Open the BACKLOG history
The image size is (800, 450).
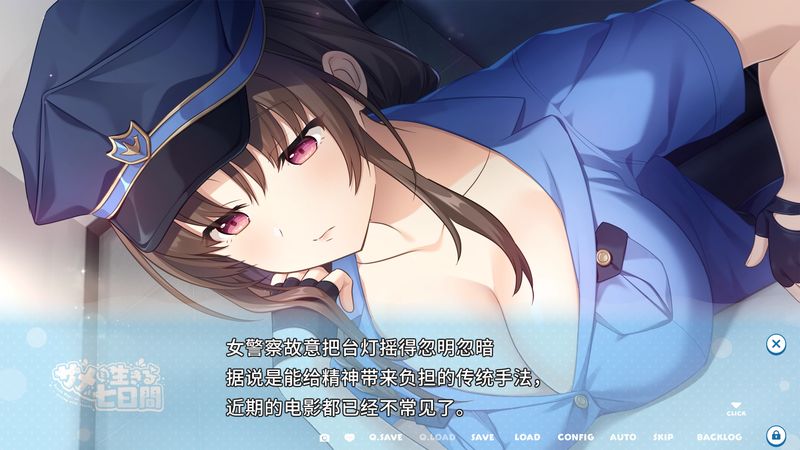coord(719,437)
